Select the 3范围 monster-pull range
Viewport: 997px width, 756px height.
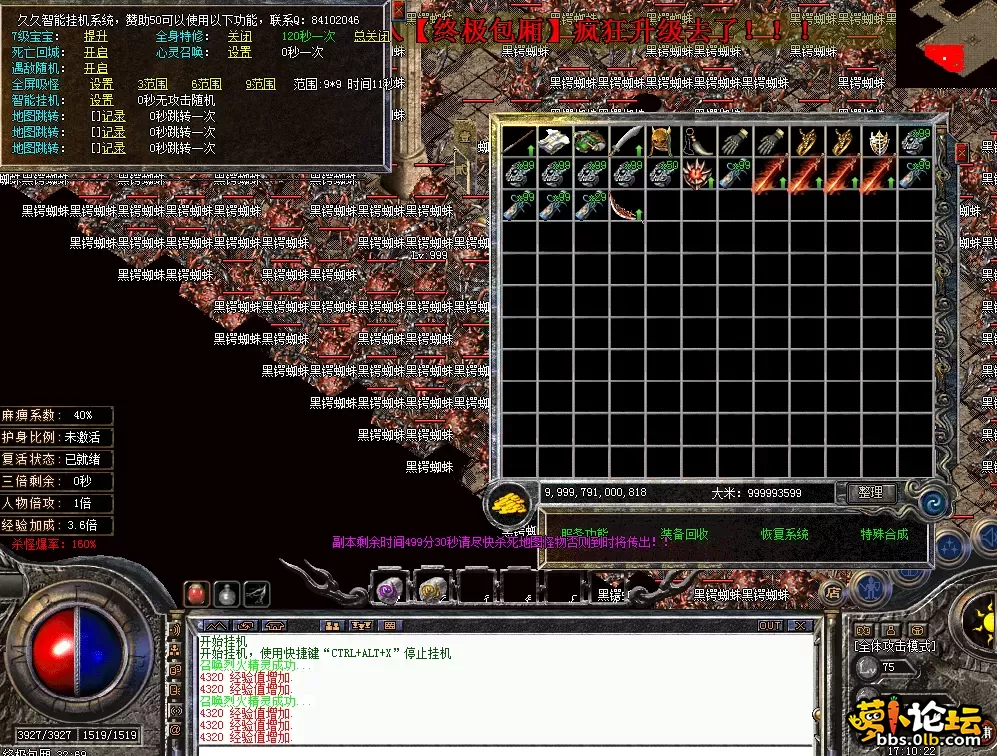152,84
